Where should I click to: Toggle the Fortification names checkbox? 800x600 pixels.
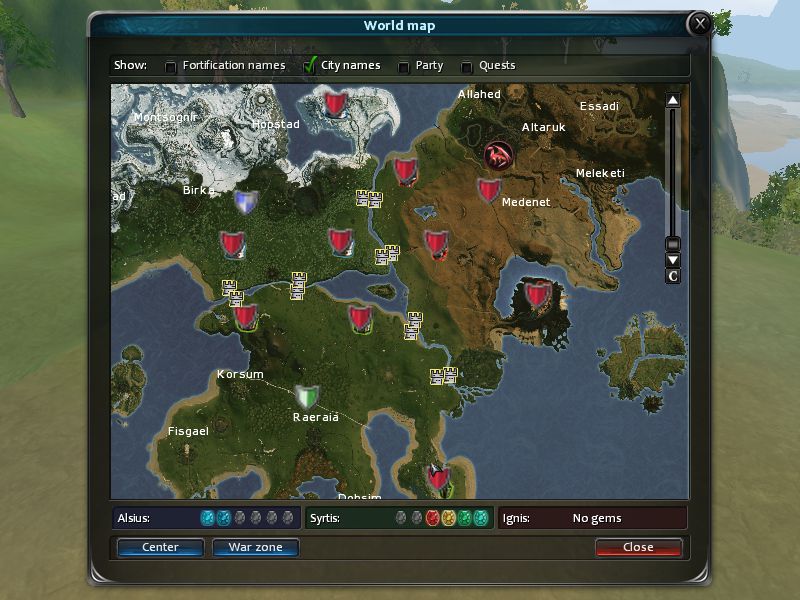point(171,67)
